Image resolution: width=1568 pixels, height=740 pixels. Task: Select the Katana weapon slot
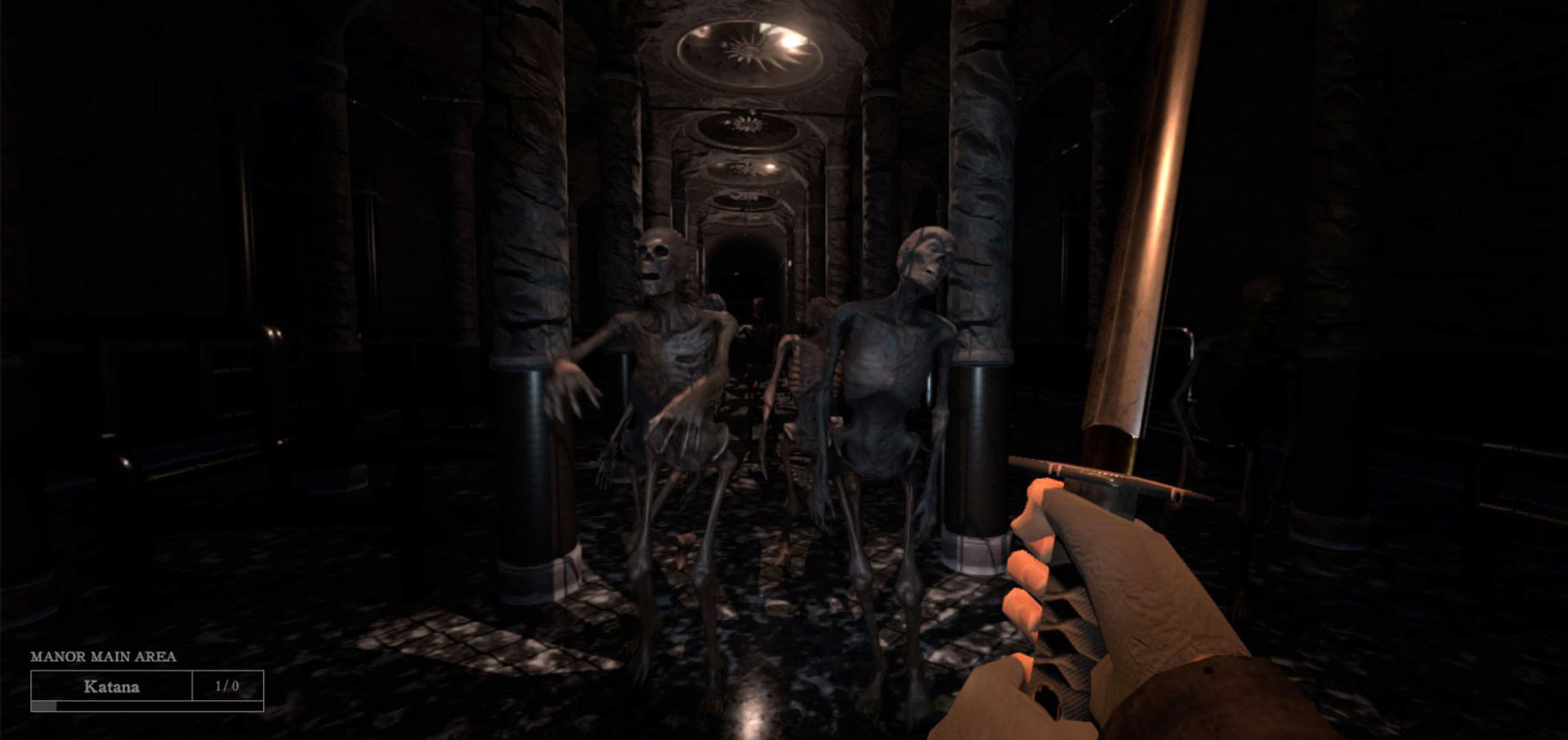point(112,687)
